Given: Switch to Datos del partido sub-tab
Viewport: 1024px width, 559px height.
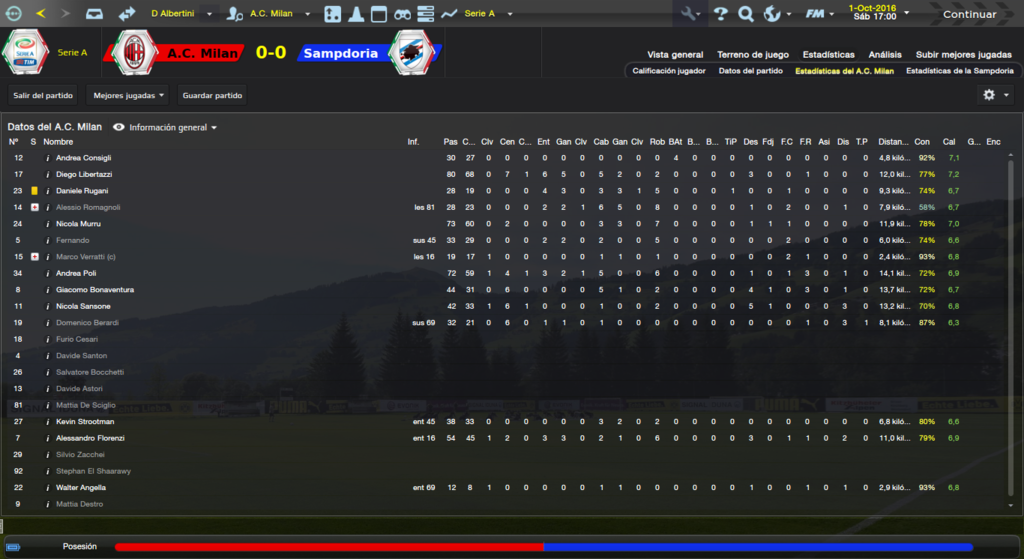Looking at the screenshot, I should (750, 71).
